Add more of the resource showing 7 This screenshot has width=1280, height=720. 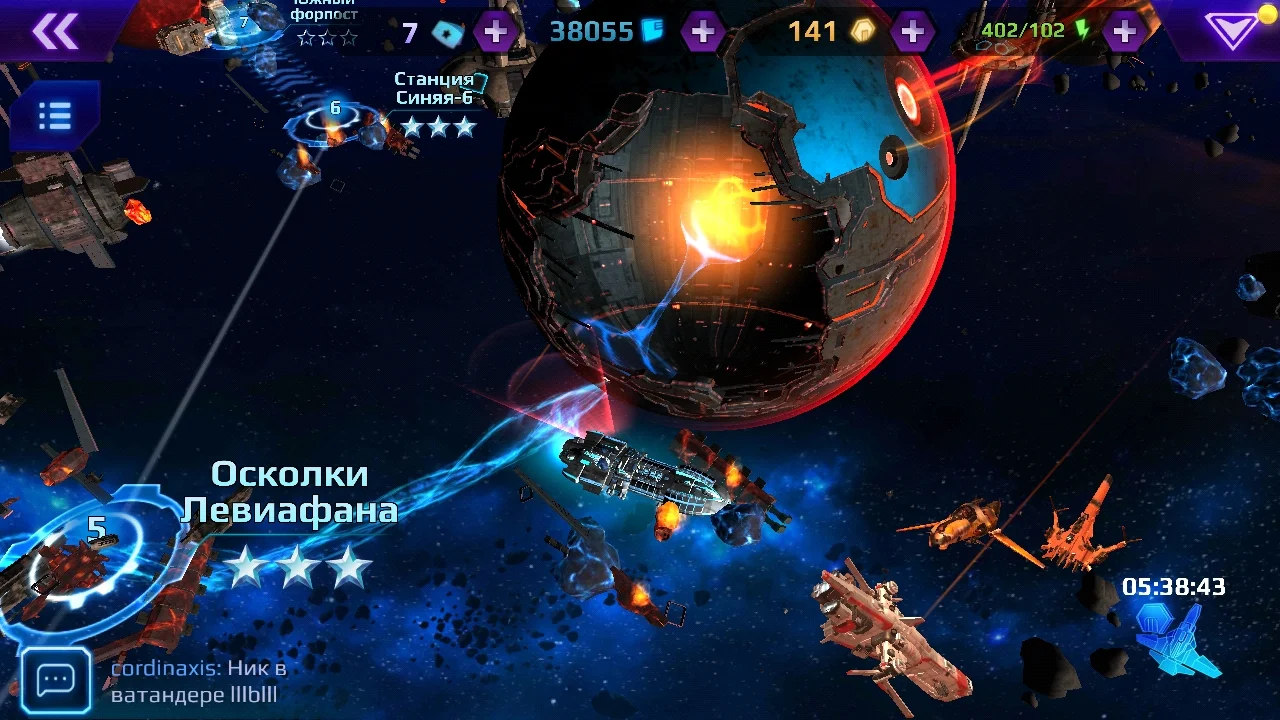(495, 32)
